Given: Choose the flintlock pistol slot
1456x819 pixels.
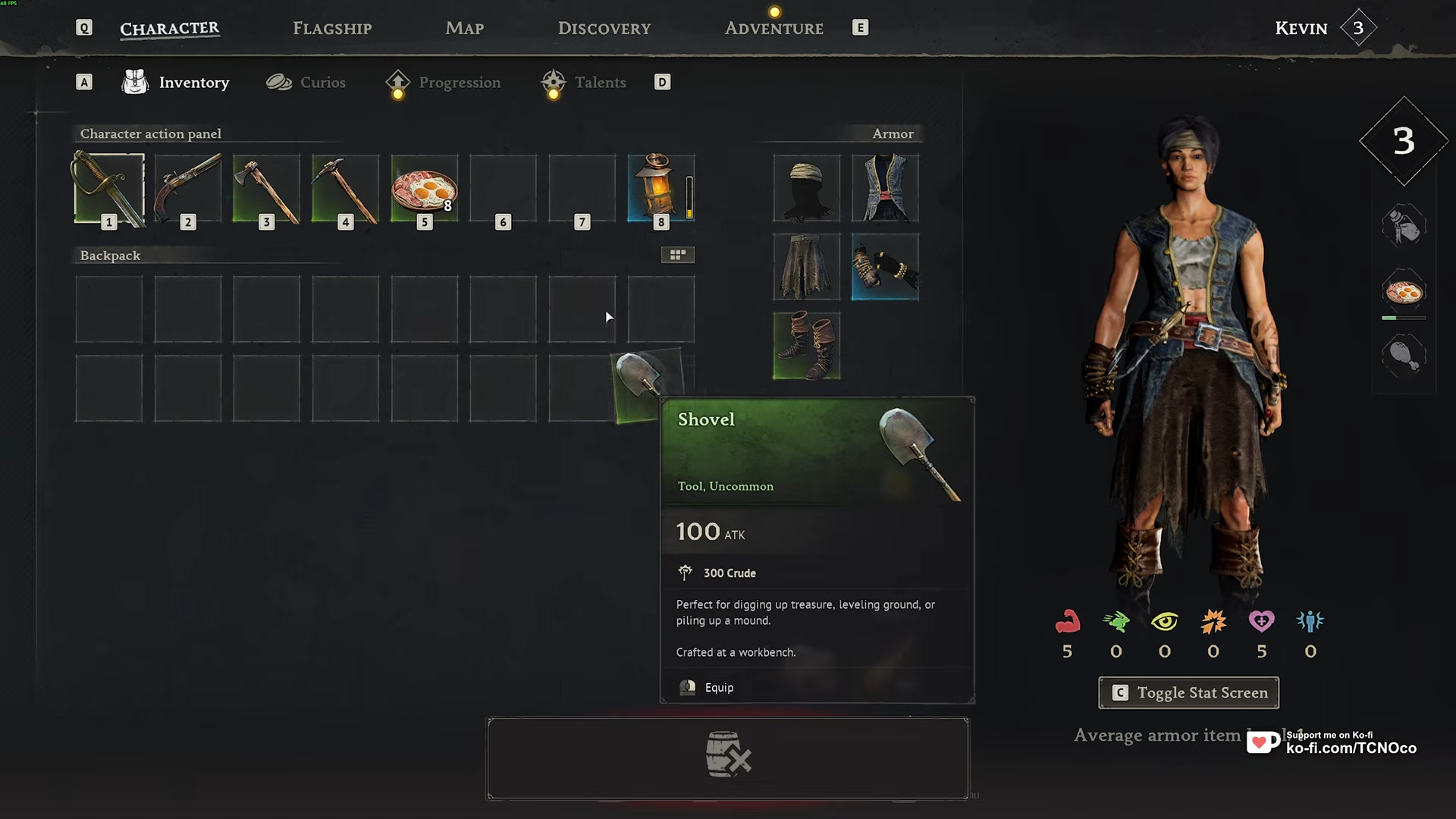Looking at the screenshot, I should click(188, 189).
